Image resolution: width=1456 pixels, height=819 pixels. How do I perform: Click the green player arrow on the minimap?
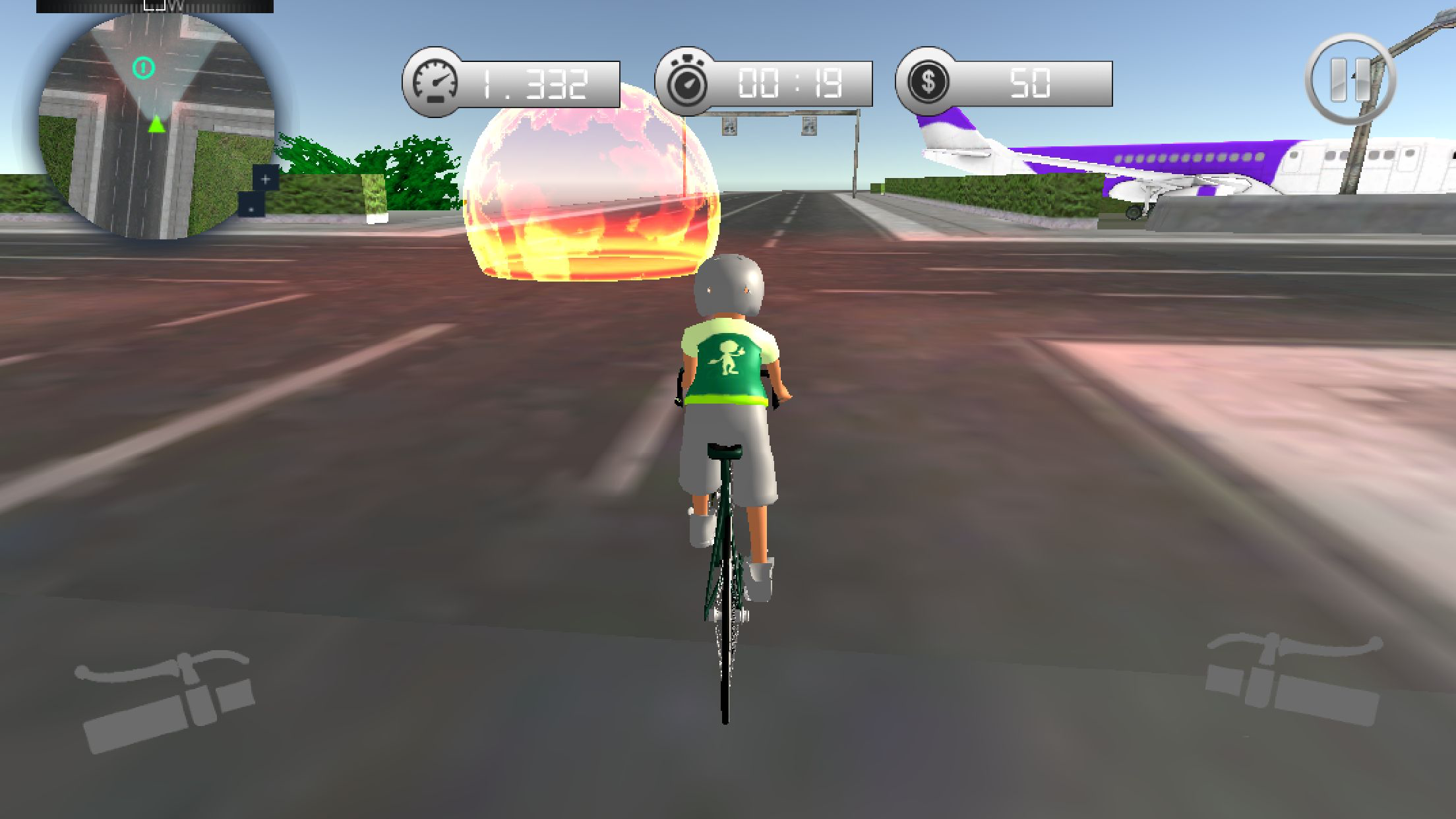[156, 124]
